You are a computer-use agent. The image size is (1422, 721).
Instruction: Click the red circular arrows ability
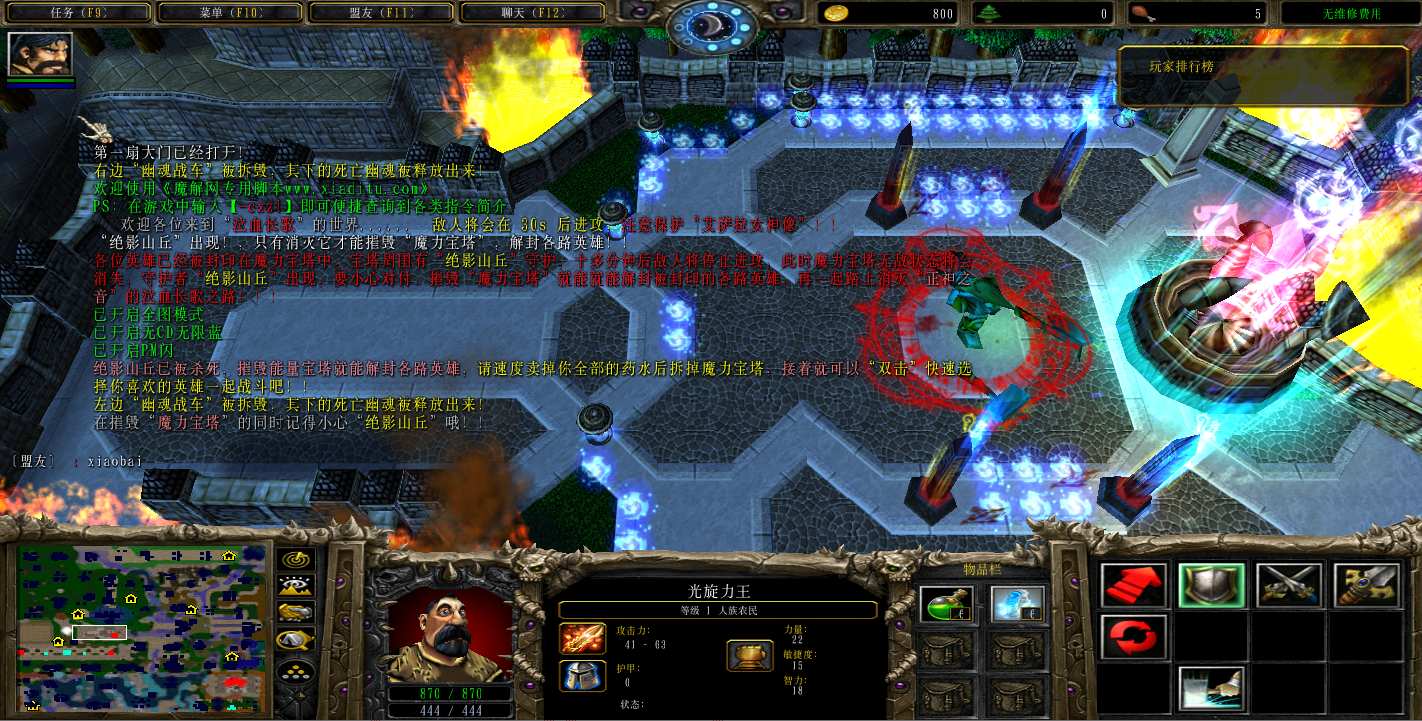click(1134, 637)
